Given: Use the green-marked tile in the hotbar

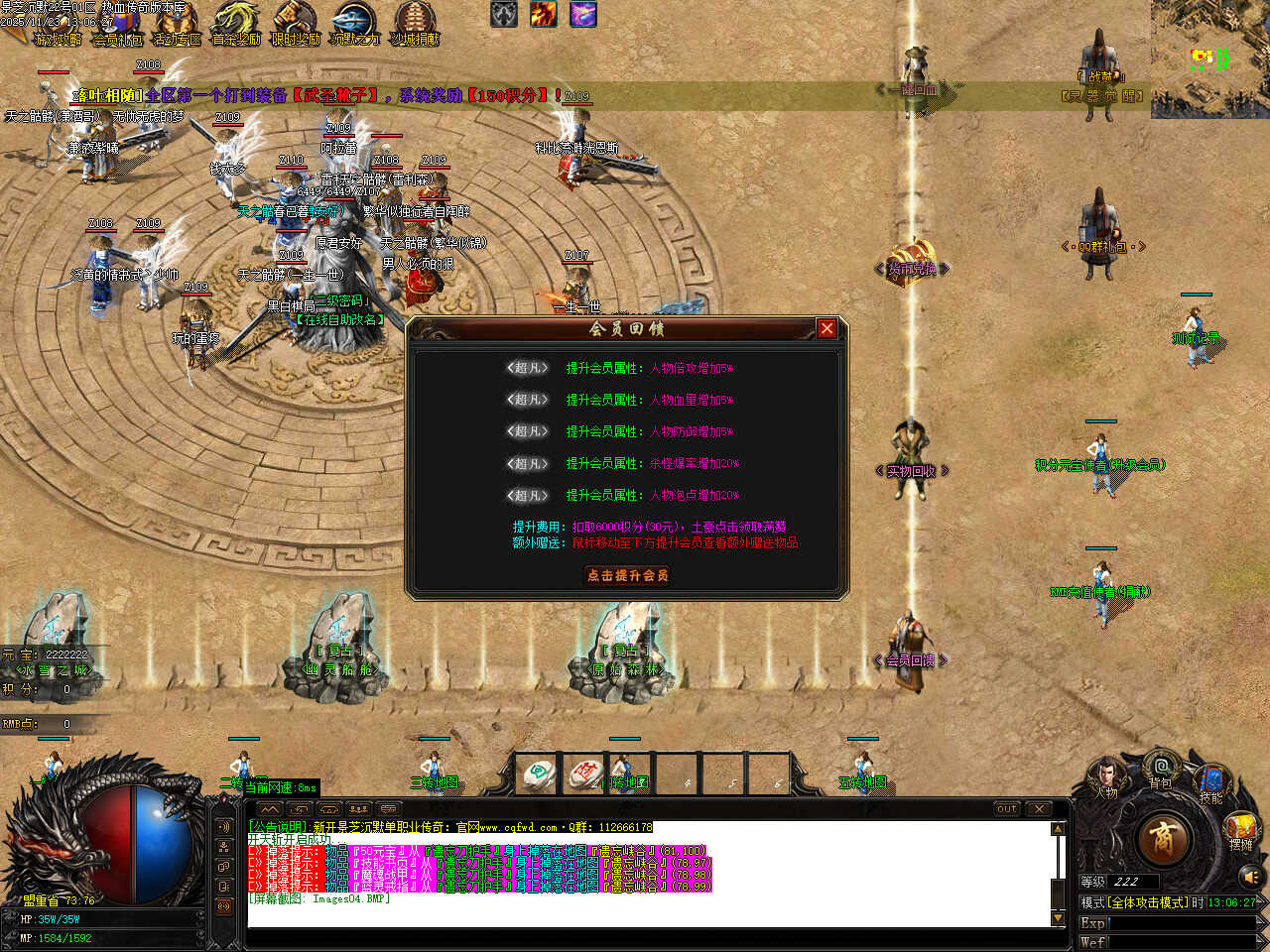Looking at the screenshot, I should pyautogui.click(x=539, y=775).
